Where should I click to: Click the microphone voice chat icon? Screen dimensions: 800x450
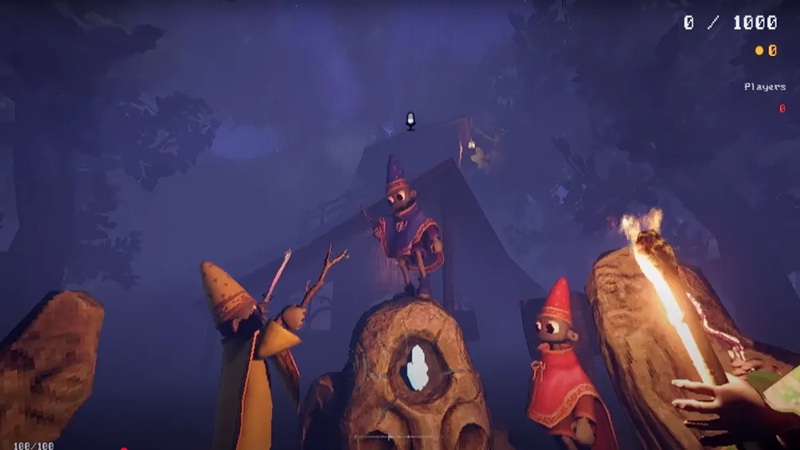pyautogui.click(x=410, y=121)
